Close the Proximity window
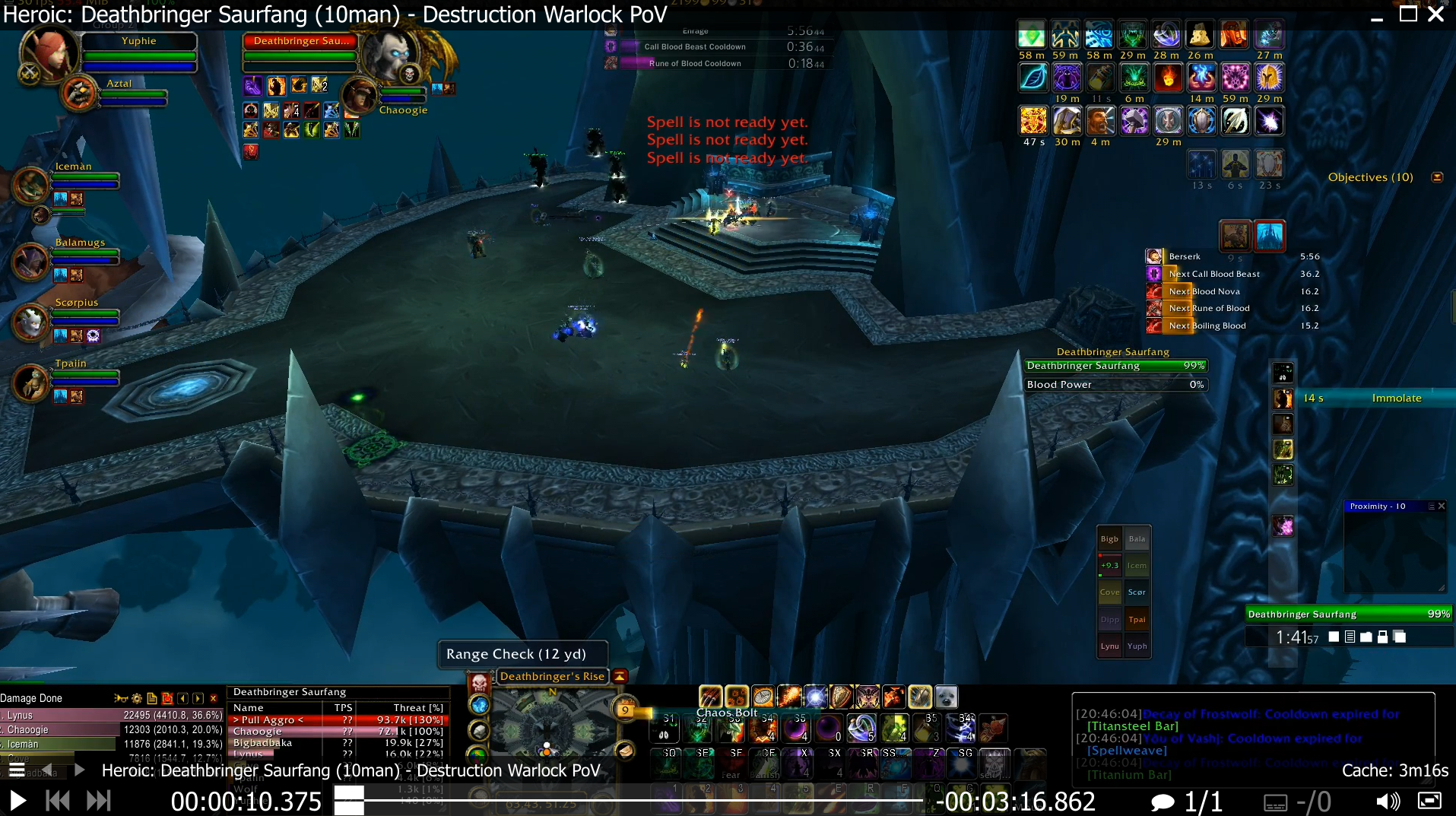 pyautogui.click(x=1441, y=506)
